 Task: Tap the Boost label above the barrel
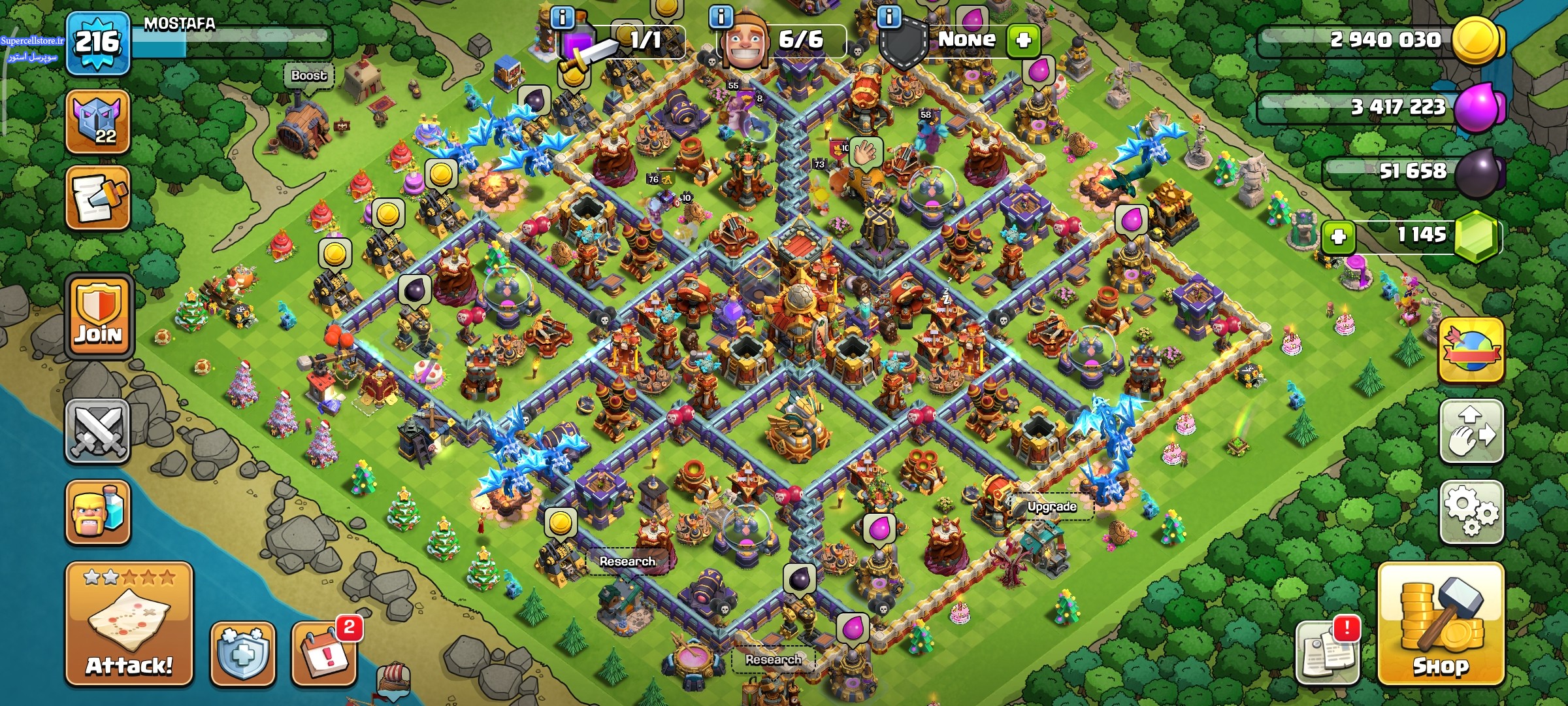(x=308, y=76)
